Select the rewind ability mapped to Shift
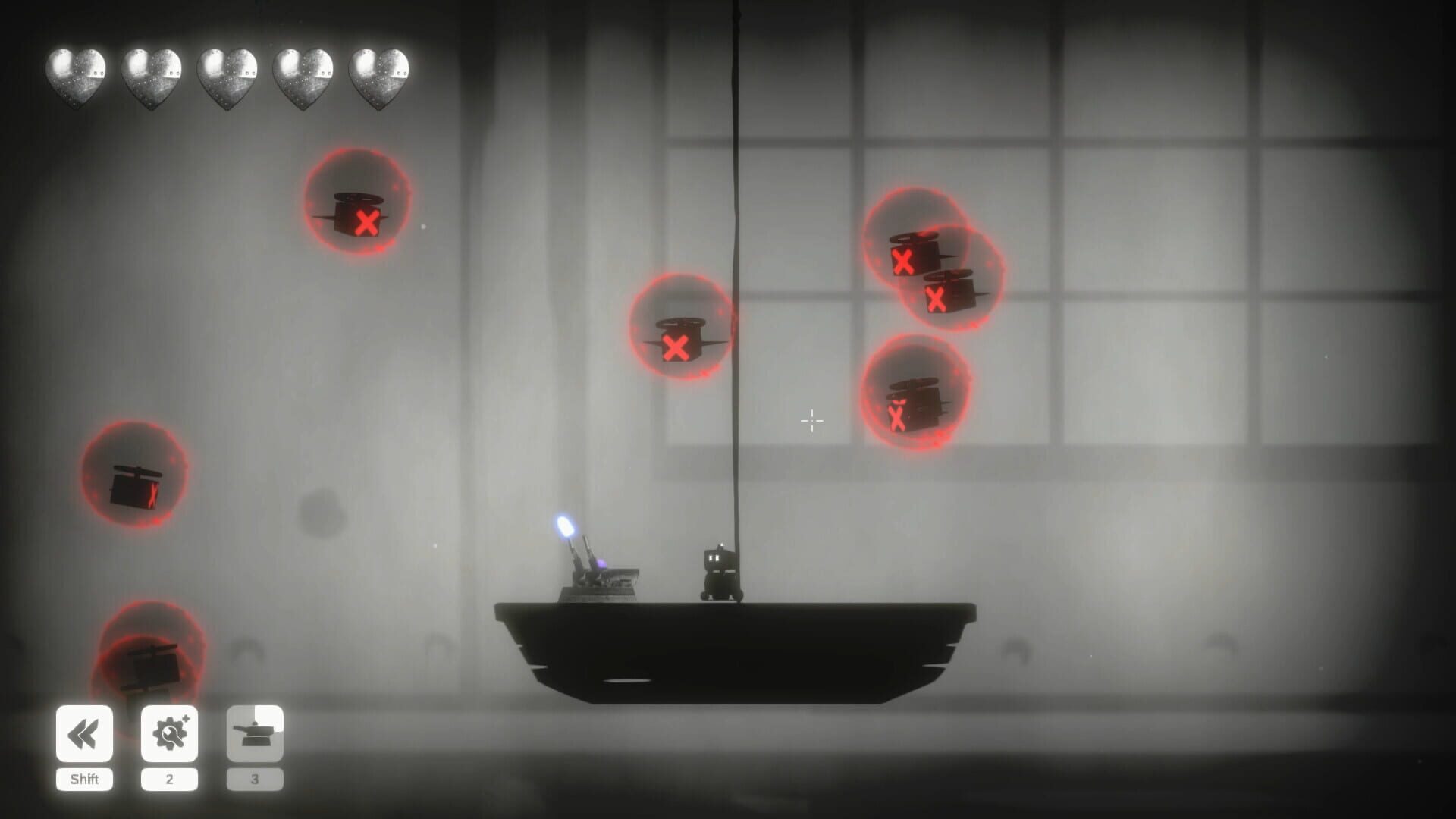This screenshot has height=819, width=1456. [x=84, y=733]
